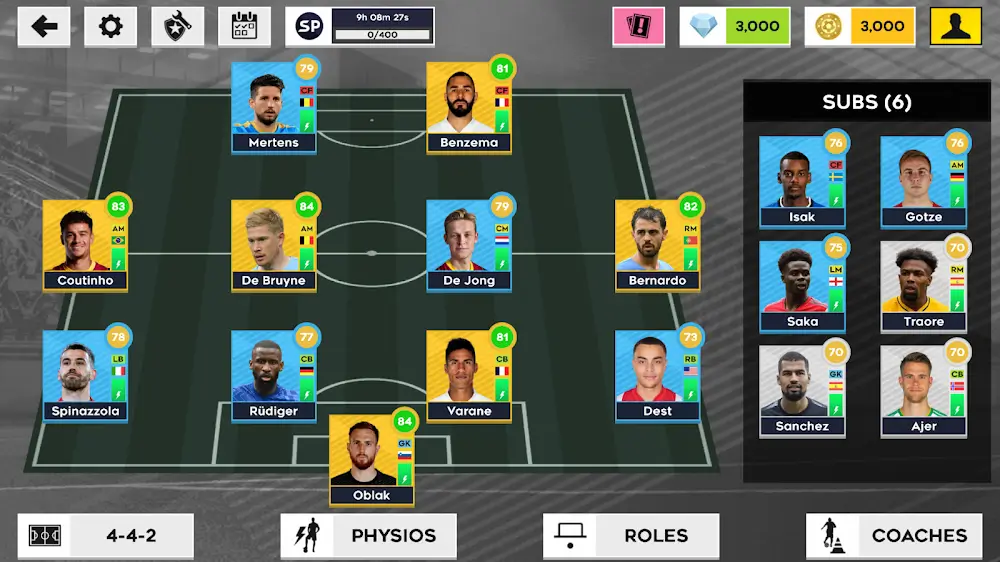Go back using the arrow button

[44, 27]
